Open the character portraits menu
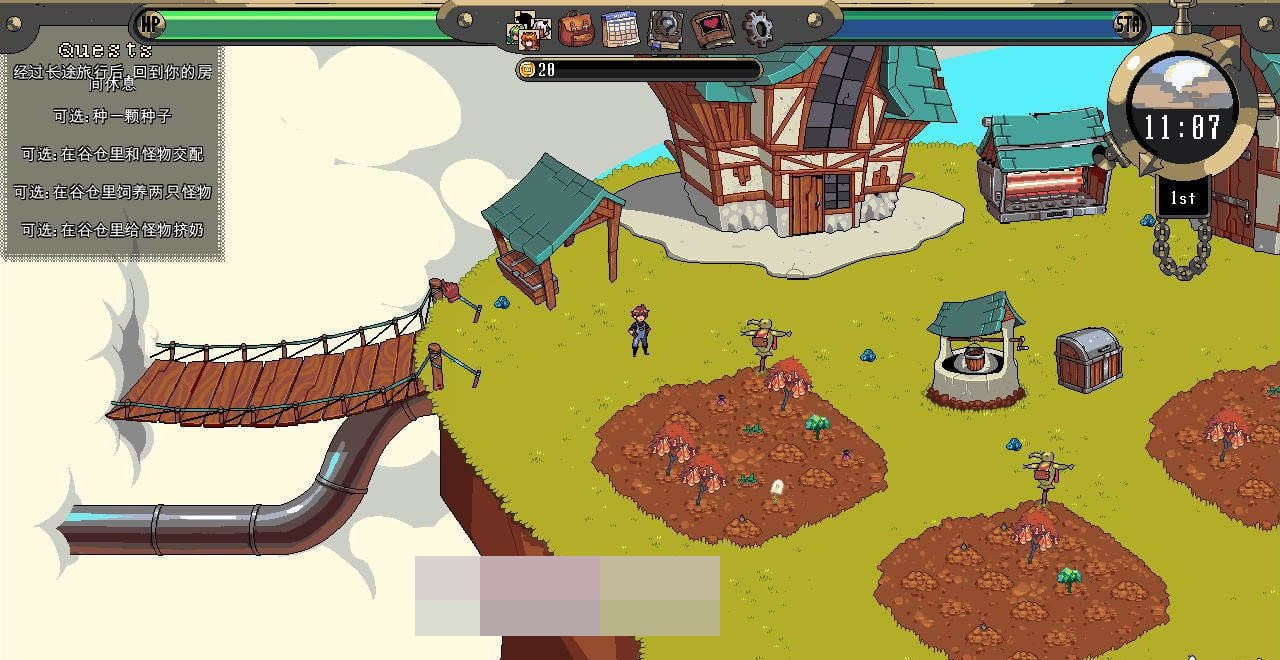Viewport: 1280px width, 660px height. click(530, 30)
